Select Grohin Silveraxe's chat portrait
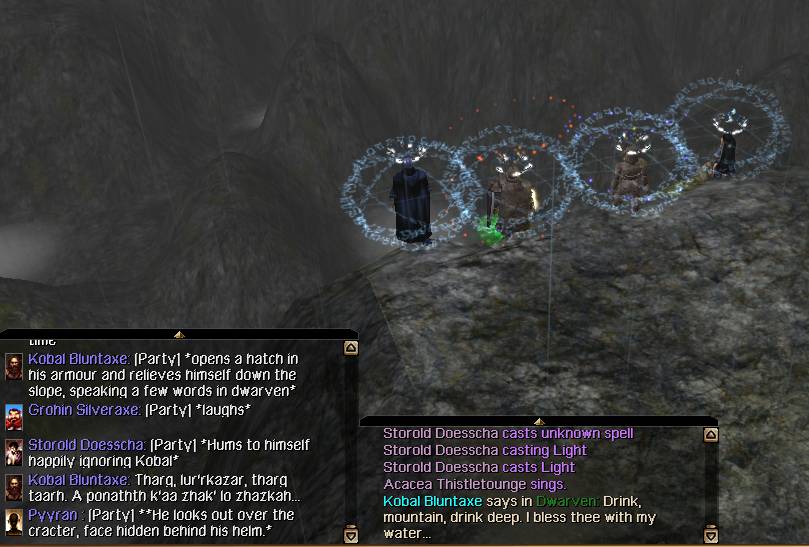This screenshot has width=809, height=547. pos(14,416)
